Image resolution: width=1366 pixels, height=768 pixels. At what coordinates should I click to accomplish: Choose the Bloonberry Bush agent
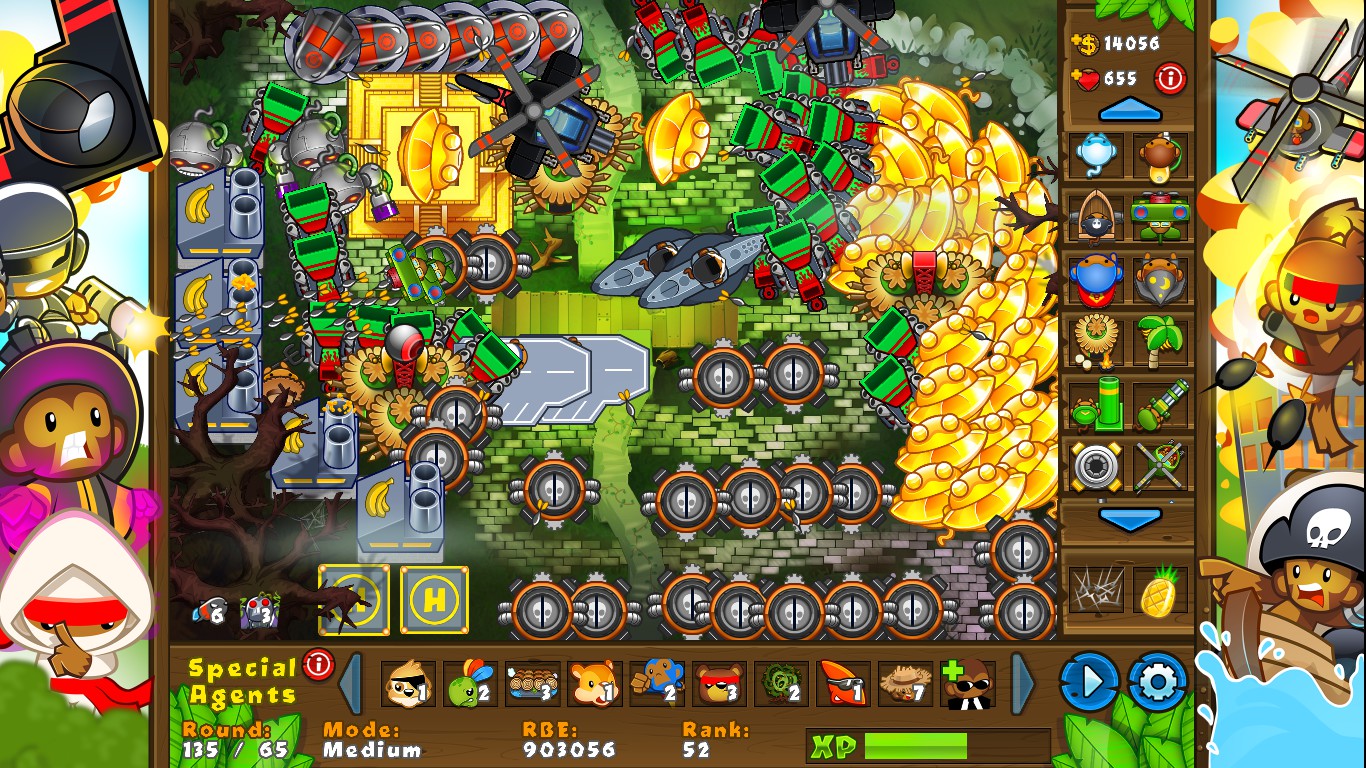(x=778, y=685)
